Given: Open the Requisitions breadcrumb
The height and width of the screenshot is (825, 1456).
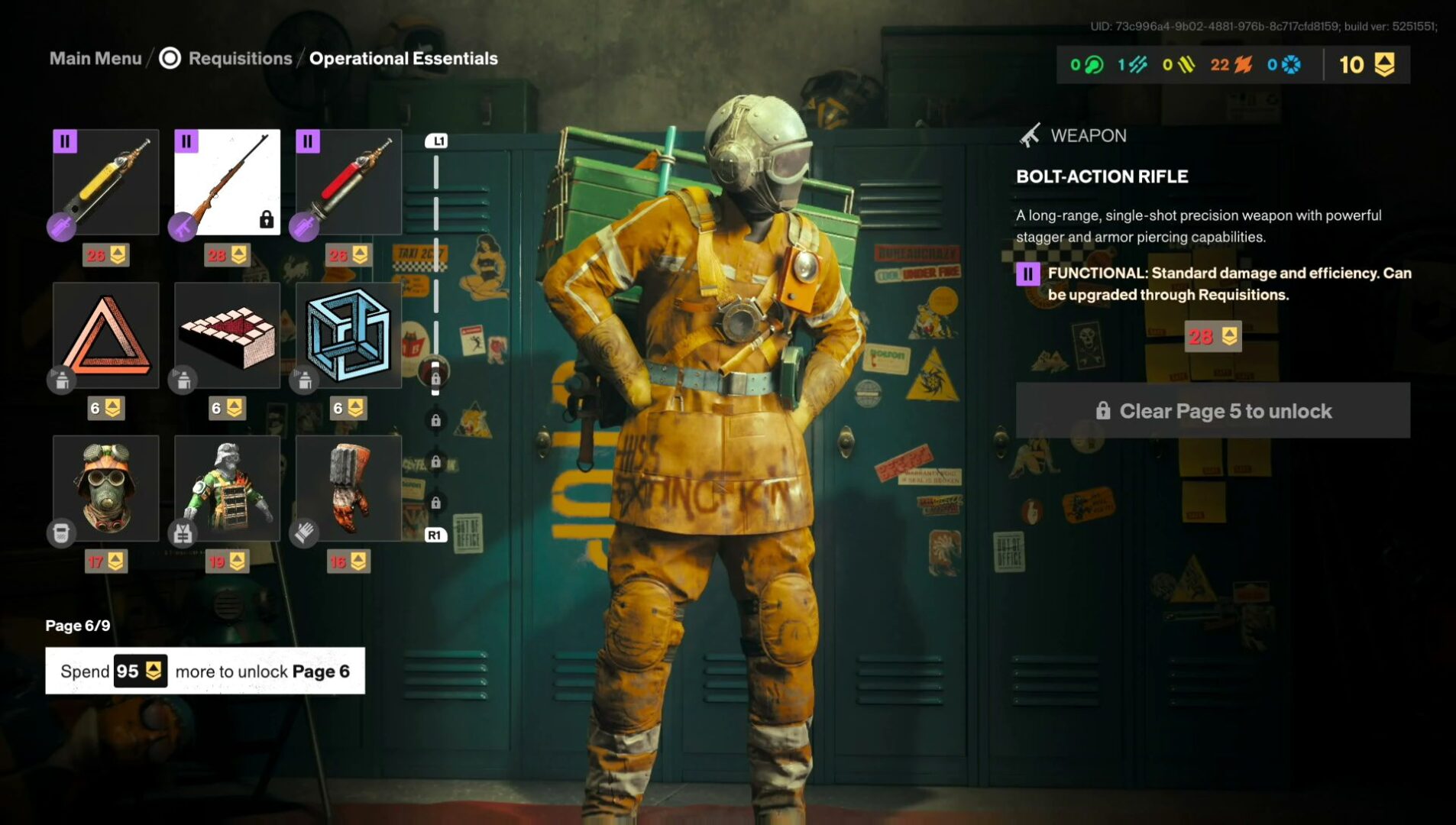Looking at the screenshot, I should click(x=240, y=59).
